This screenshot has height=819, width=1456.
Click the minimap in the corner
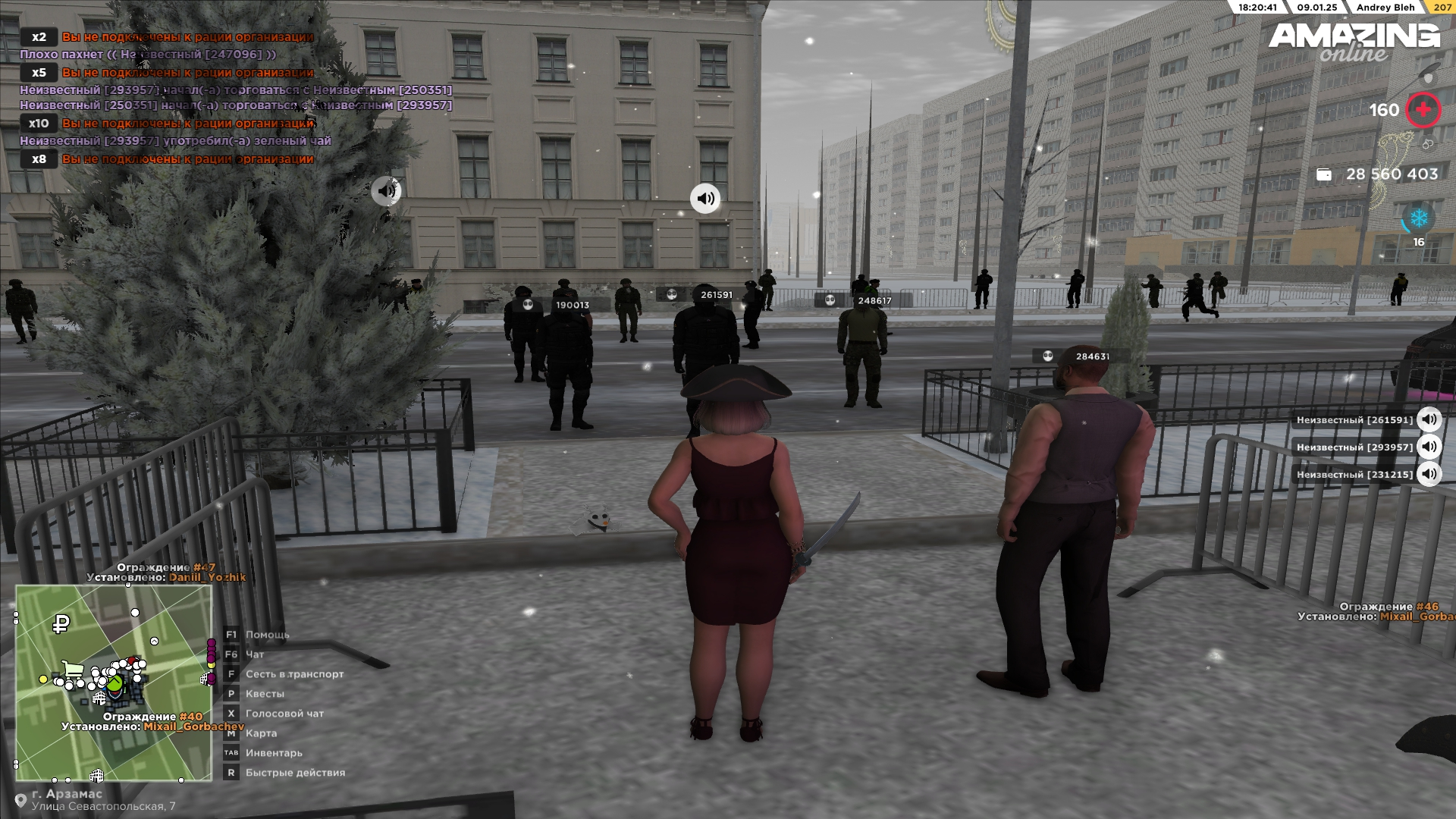click(x=114, y=682)
